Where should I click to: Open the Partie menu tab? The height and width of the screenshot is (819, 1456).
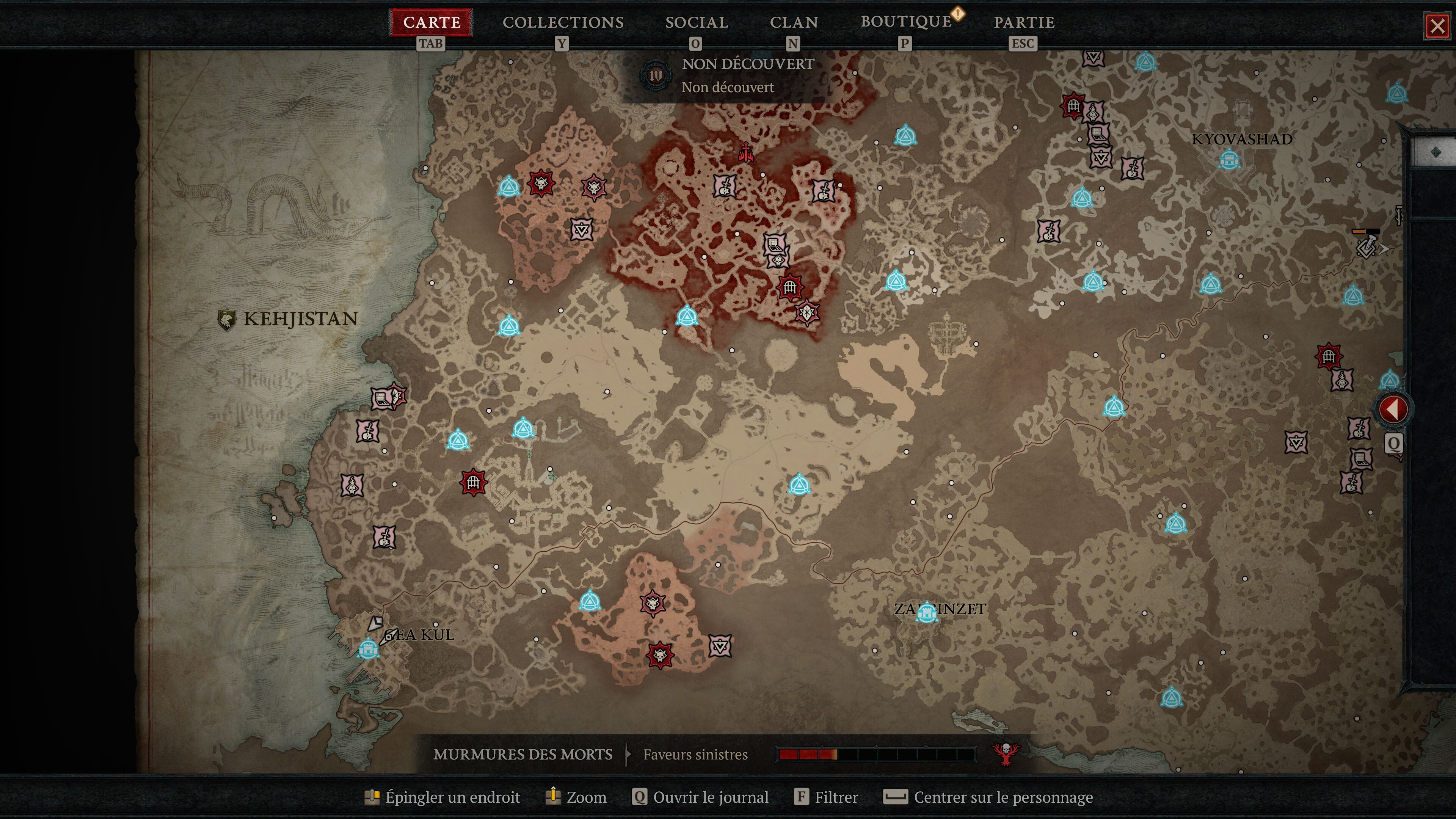pyautogui.click(x=1024, y=23)
